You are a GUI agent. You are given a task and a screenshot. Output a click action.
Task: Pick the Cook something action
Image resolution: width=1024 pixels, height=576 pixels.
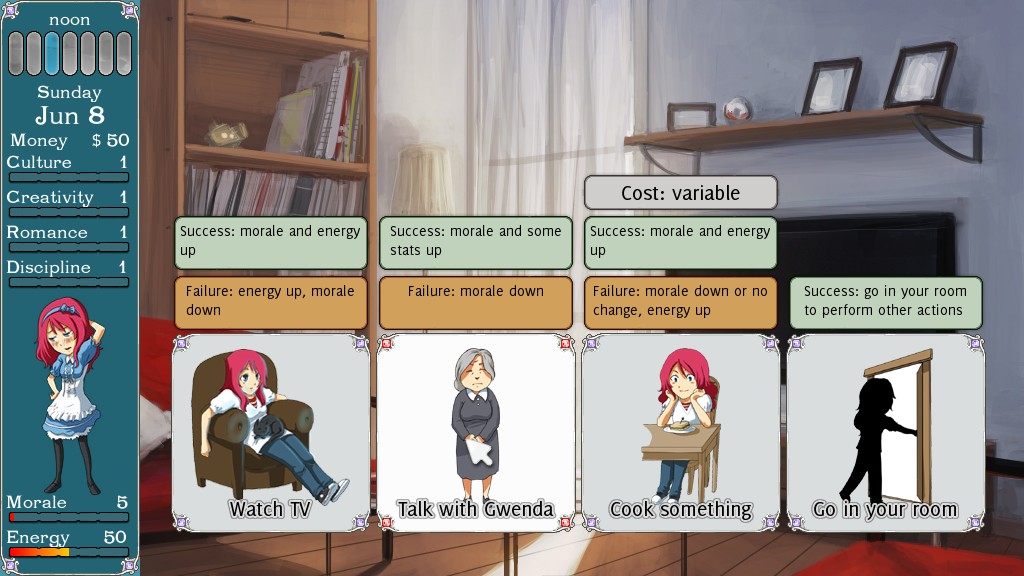(680, 432)
